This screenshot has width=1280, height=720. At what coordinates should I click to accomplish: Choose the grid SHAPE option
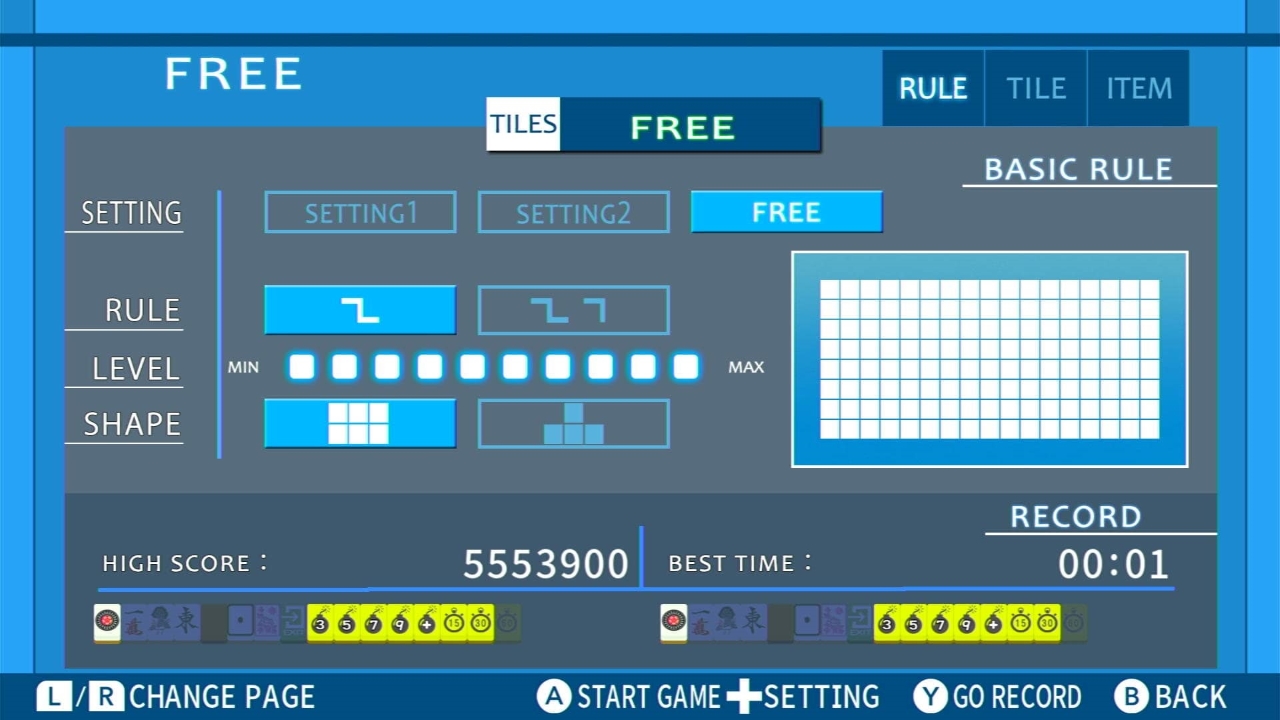tap(360, 423)
